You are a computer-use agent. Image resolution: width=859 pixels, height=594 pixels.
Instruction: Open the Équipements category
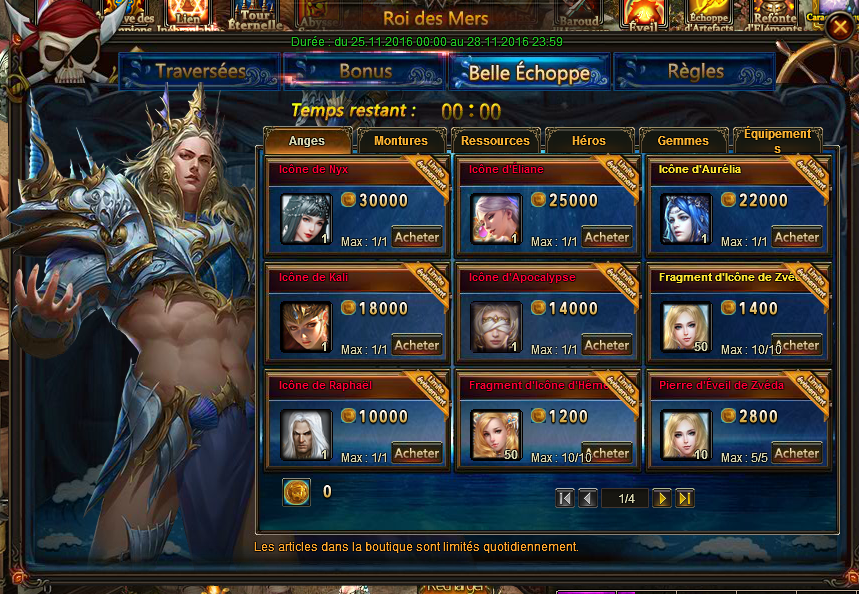pos(778,141)
